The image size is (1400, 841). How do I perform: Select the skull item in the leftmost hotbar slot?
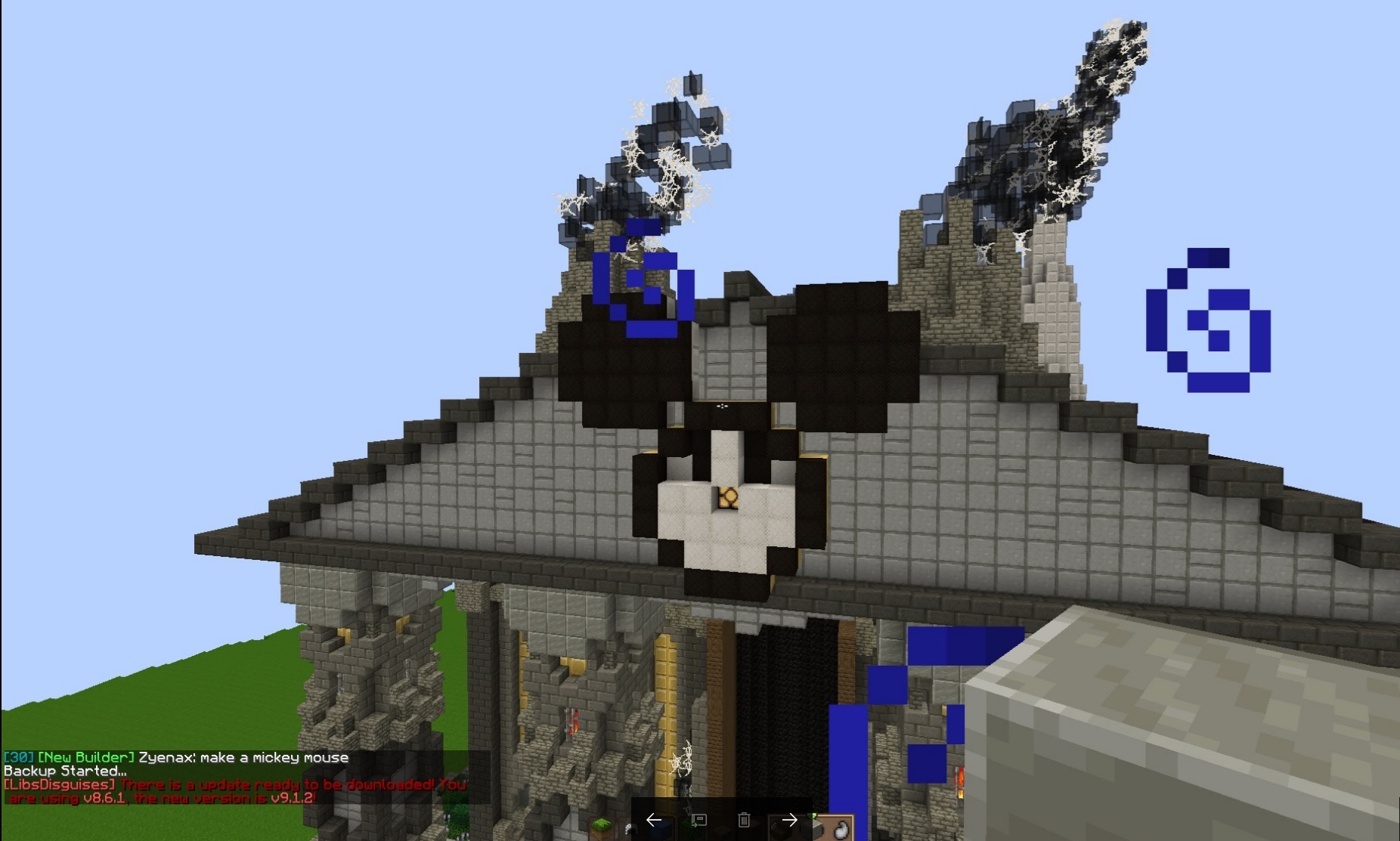[x=630, y=829]
